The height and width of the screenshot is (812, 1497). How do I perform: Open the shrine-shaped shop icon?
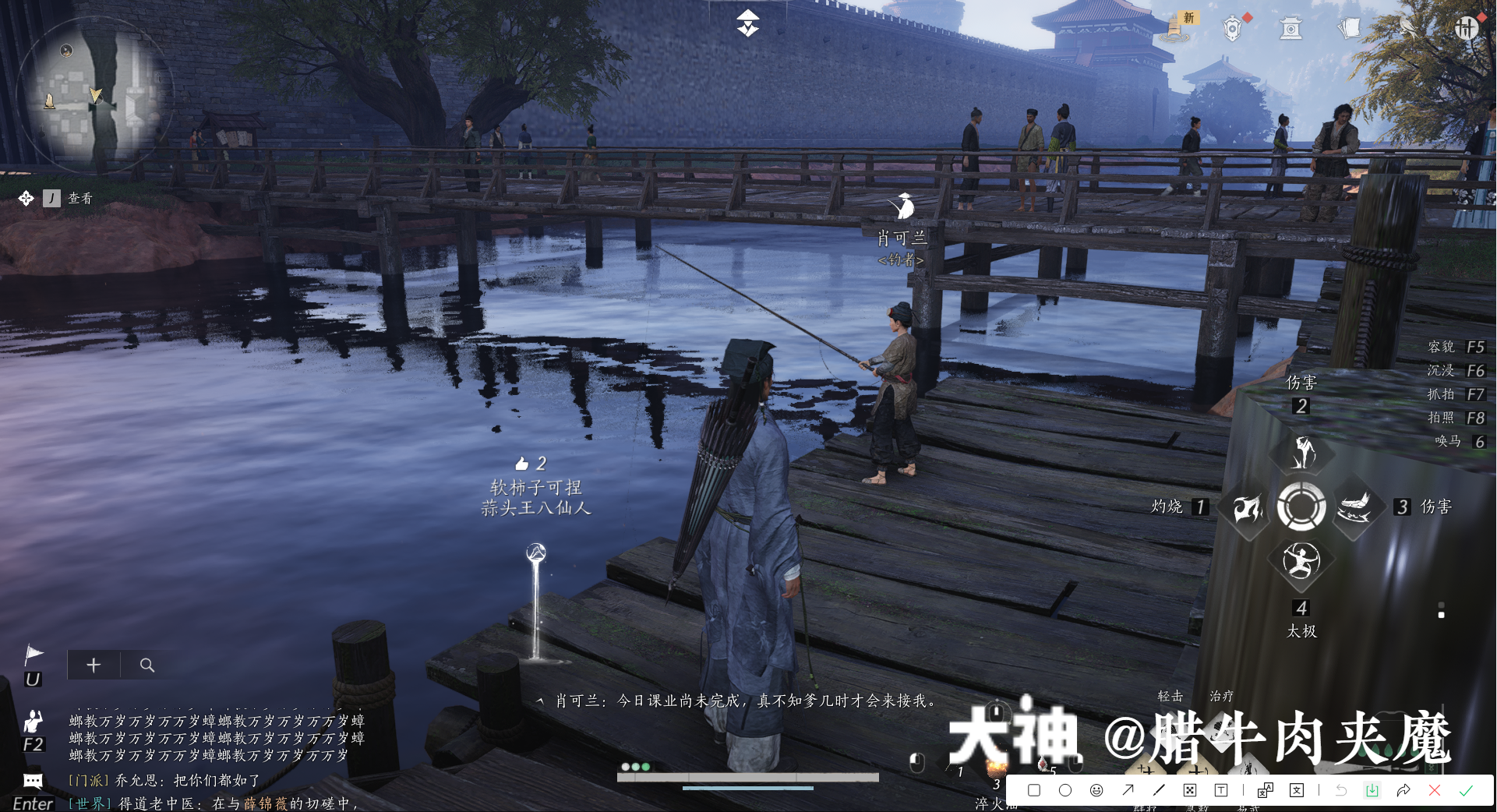[1290, 29]
